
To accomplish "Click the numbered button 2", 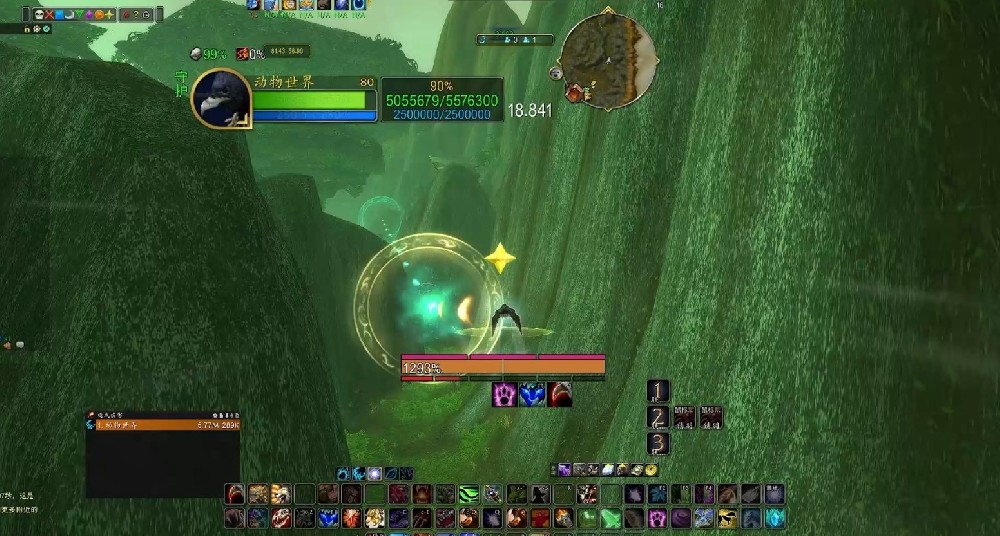I will 657,417.
